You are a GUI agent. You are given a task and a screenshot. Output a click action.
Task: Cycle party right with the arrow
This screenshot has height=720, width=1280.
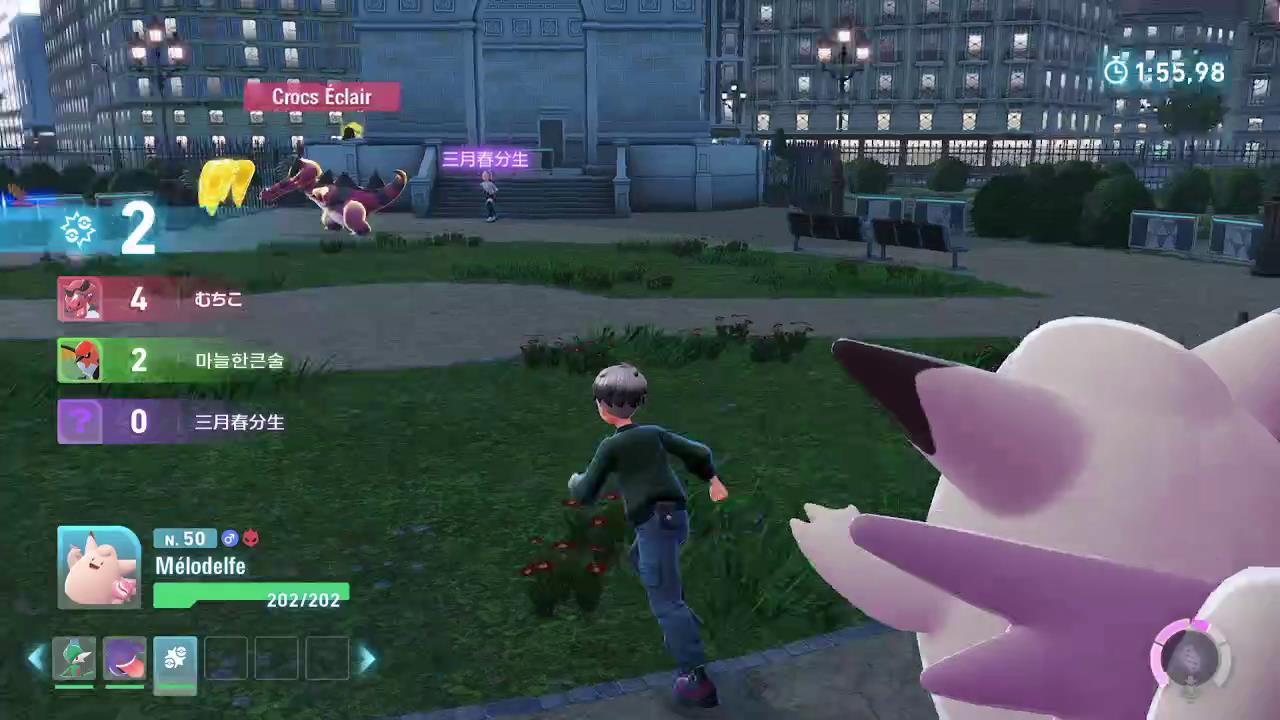[x=367, y=658]
